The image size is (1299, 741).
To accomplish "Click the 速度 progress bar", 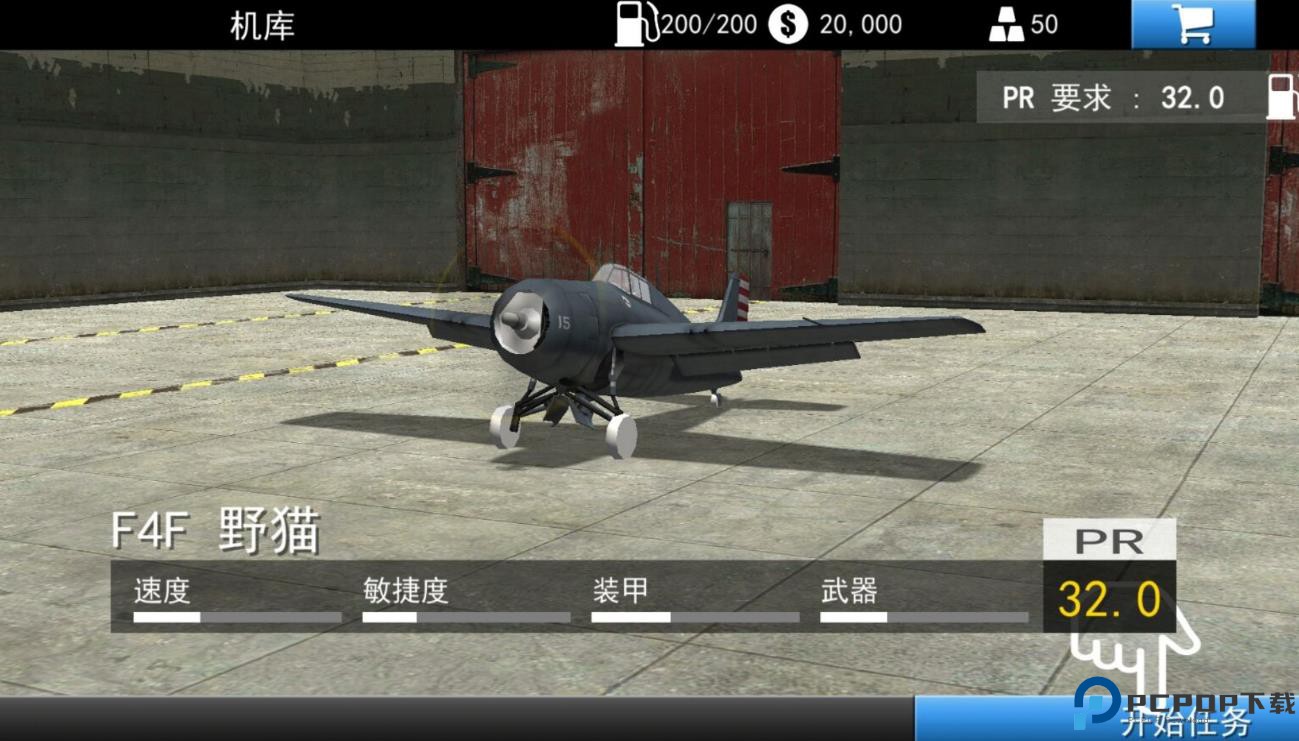I will 235,617.
